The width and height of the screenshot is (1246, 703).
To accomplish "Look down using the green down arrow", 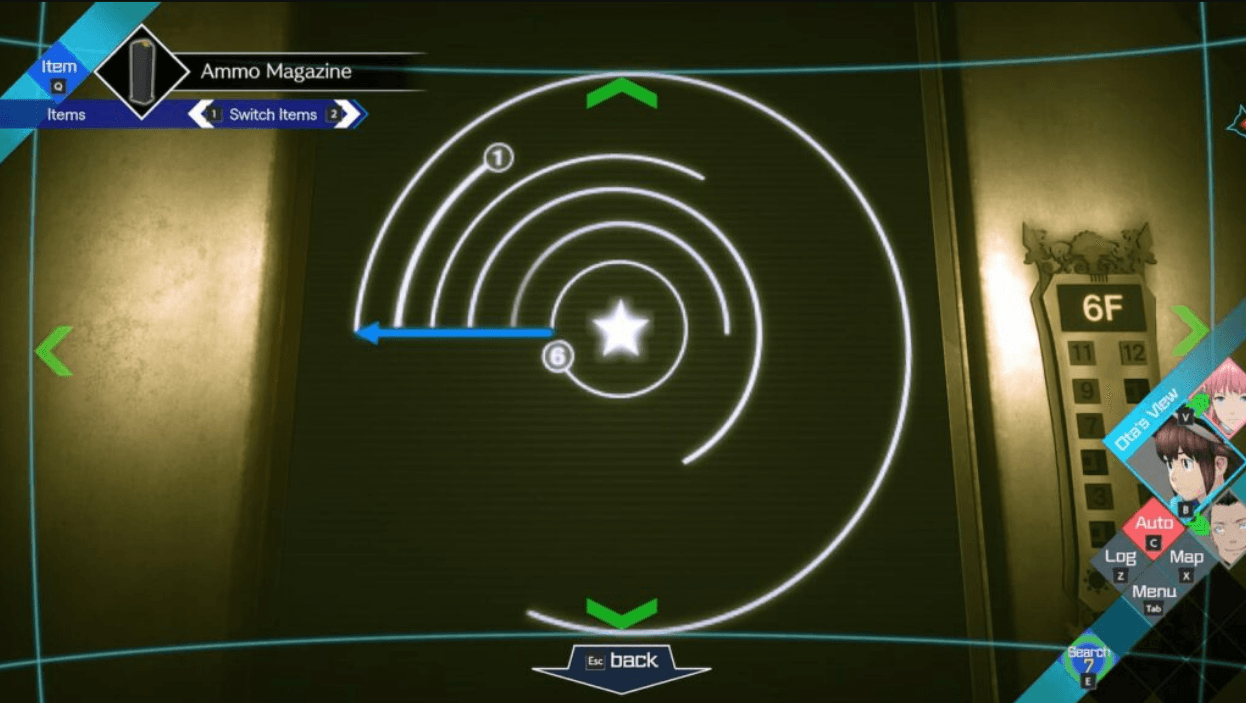I will pyautogui.click(x=621, y=611).
